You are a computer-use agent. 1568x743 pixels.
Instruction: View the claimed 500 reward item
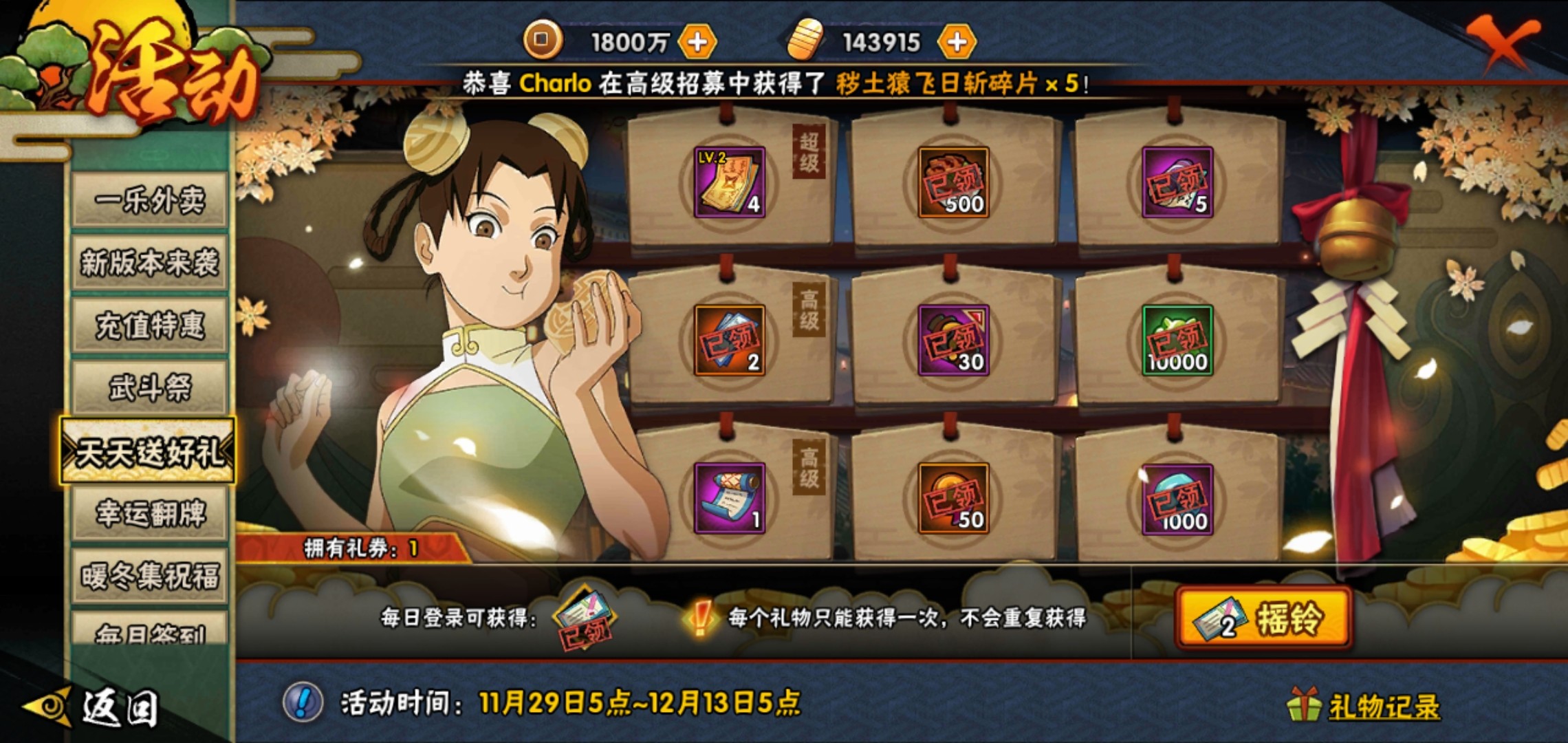(x=953, y=182)
